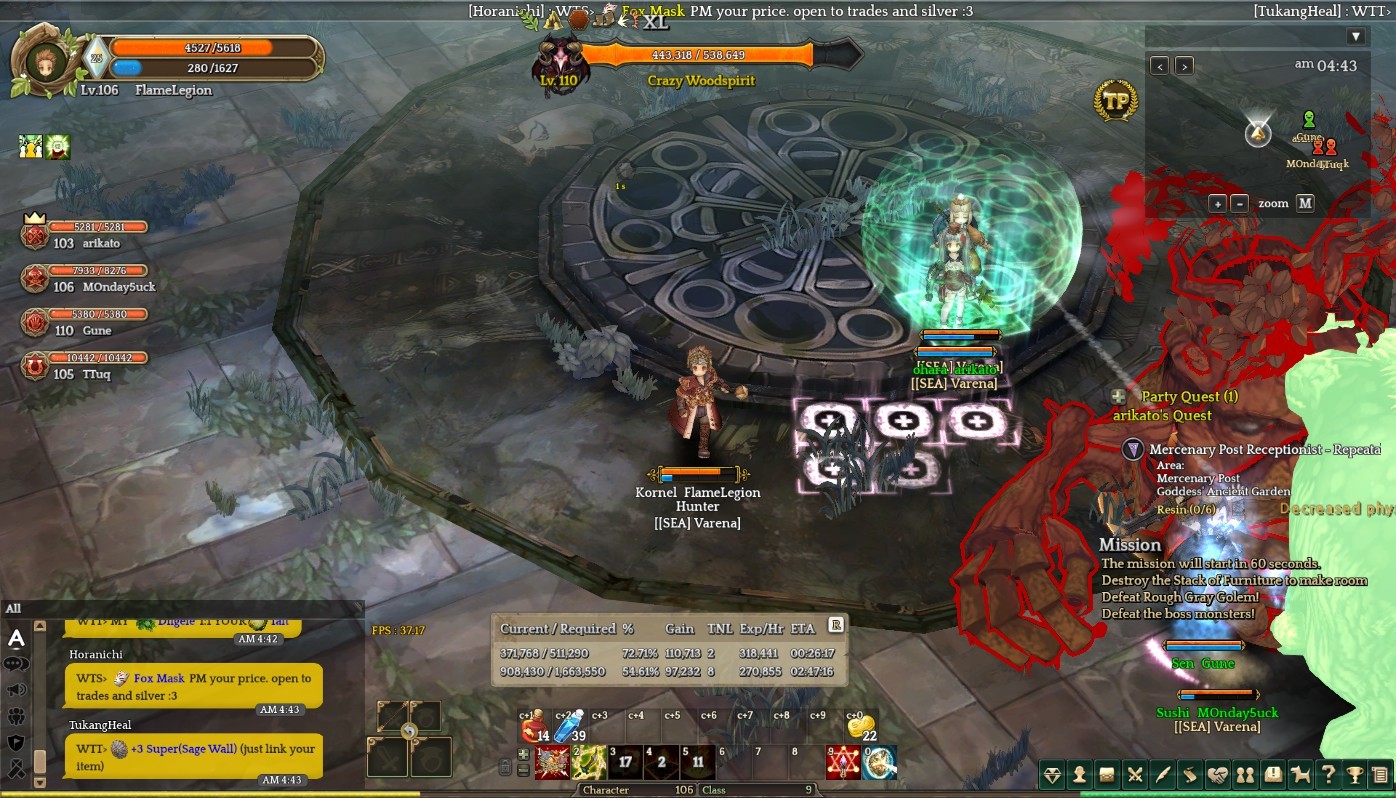This screenshot has height=798, width=1396.
Task: Expand the Party Quest plus toggle
Action: (1118, 397)
